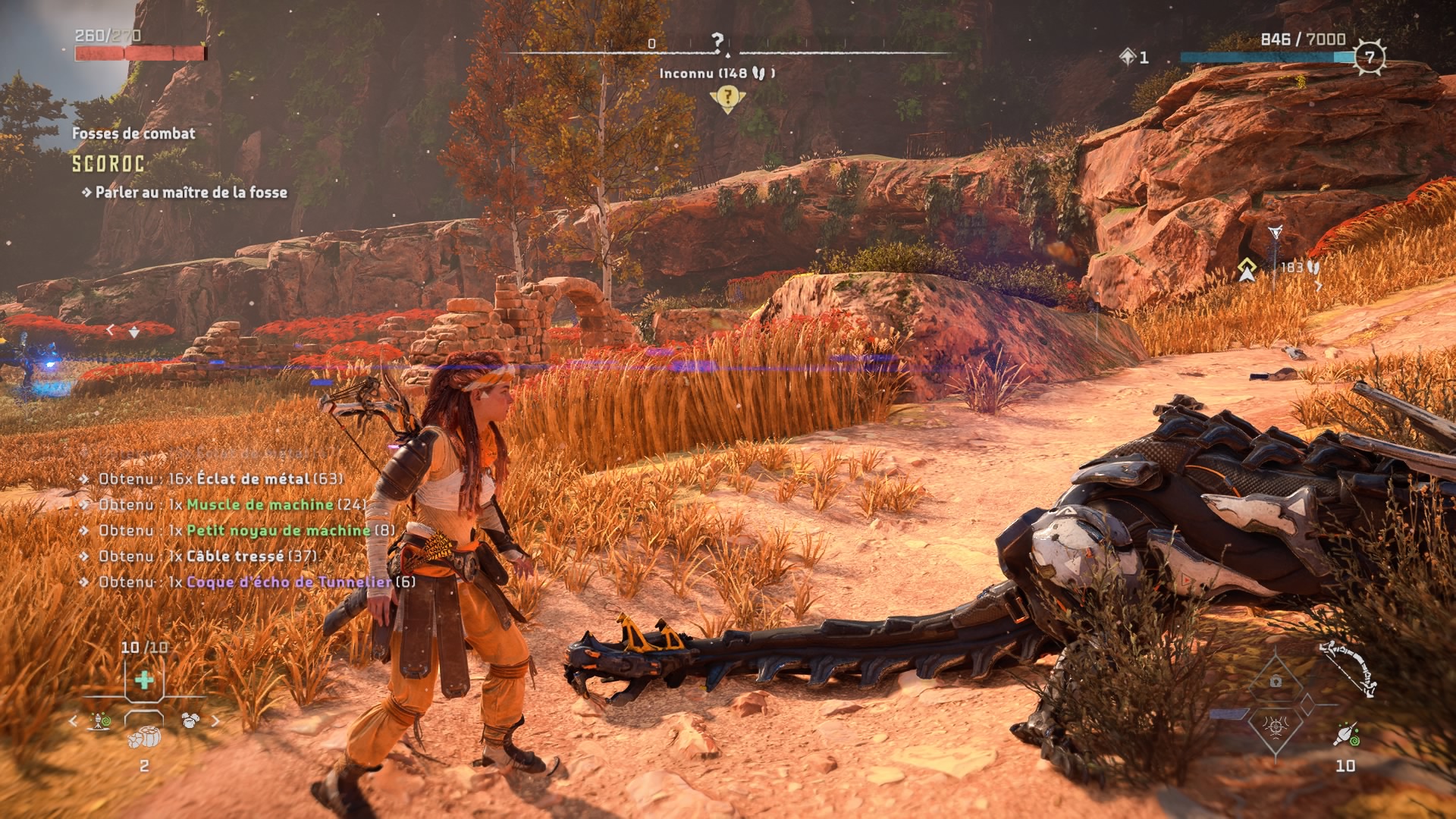Click the 'Petit noyau de machine' loot entry
1456x819 pixels.
pyautogui.click(x=278, y=531)
